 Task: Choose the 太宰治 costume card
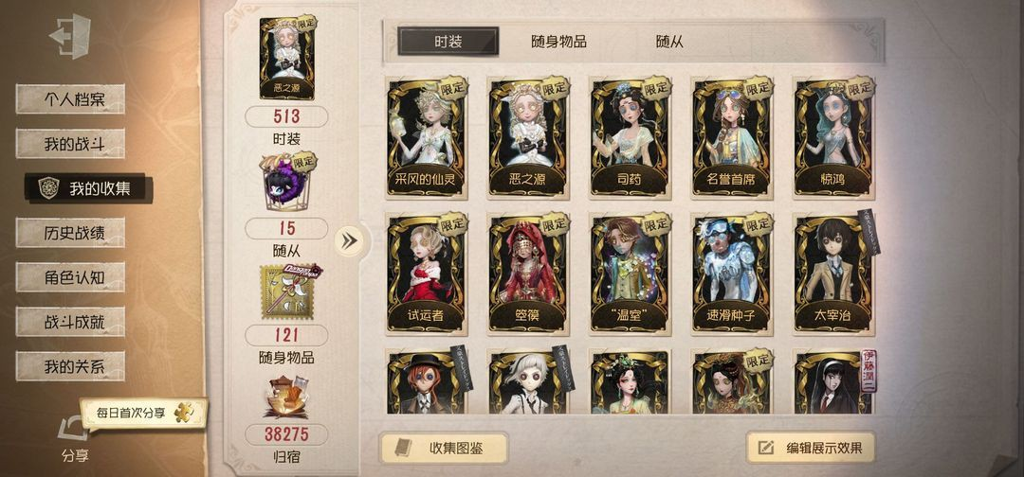click(834, 271)
